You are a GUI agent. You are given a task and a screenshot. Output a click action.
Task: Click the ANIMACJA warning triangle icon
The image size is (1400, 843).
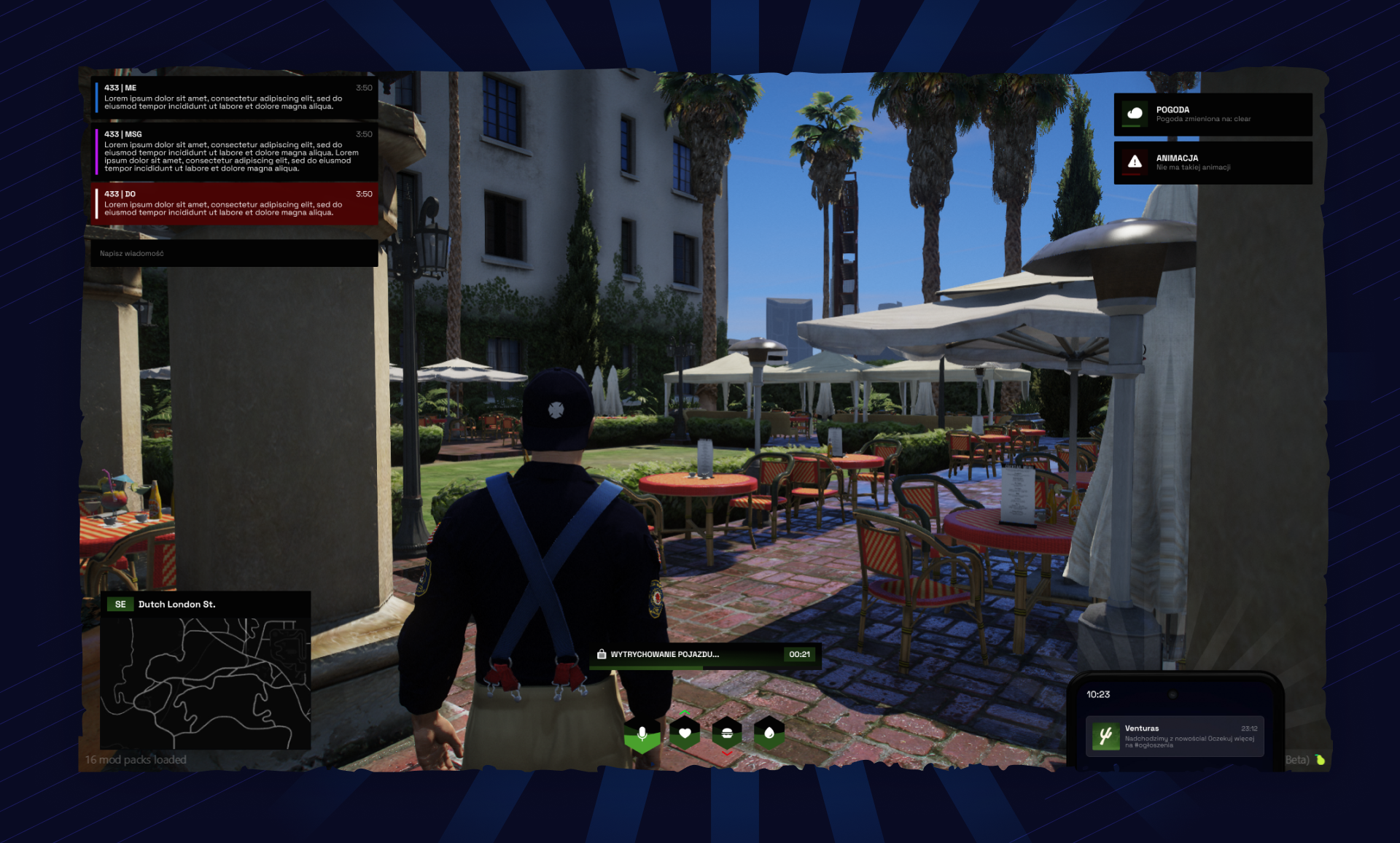[x=1135, y=162]
